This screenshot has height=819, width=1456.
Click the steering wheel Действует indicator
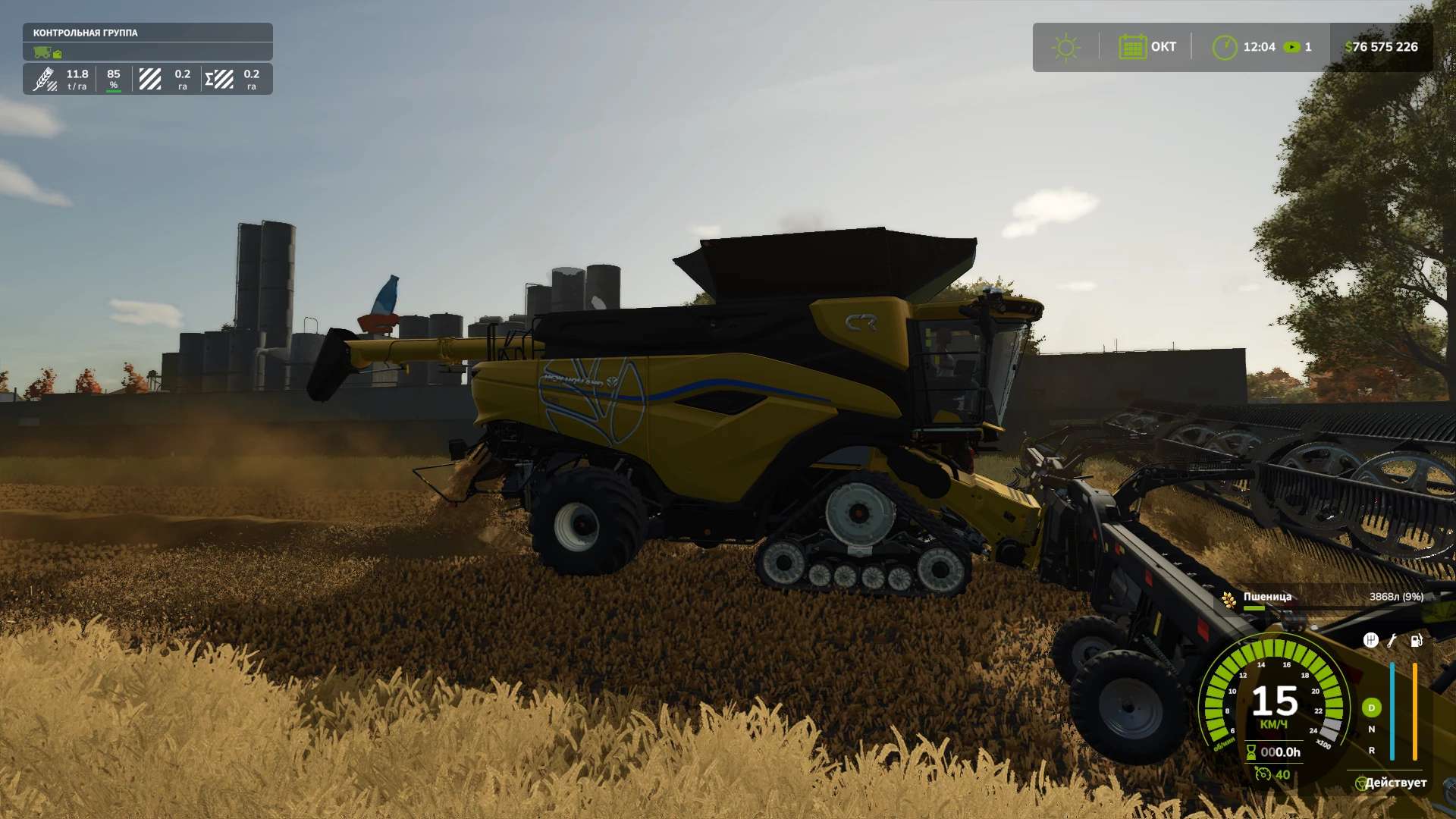pos(1361,783)
